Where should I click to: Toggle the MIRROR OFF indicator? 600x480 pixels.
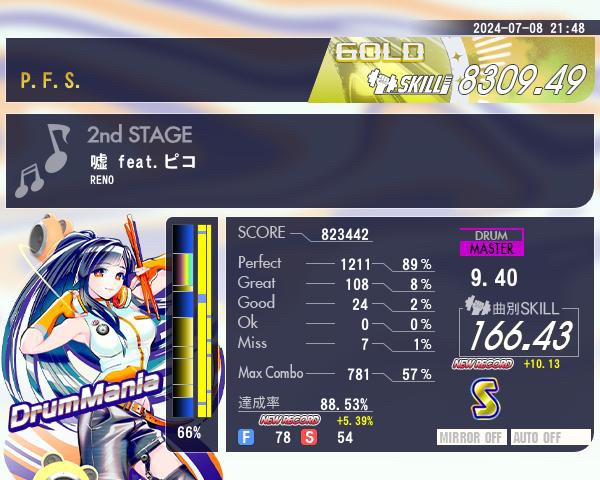[x=473, y=437]
